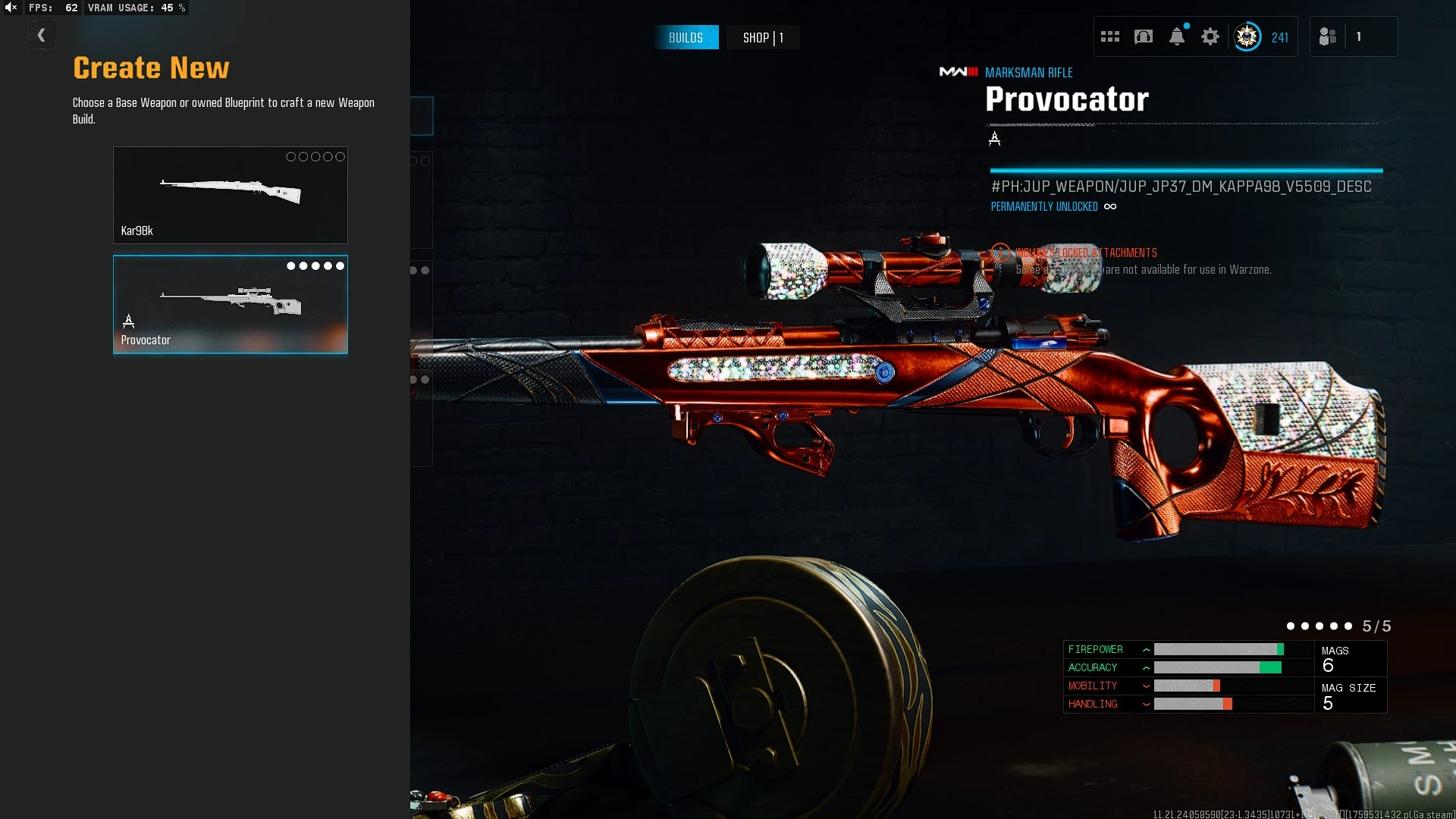1456x819 pixels.
Task: Select the Kar98k base weapon tile
Action: coord(231,195)
